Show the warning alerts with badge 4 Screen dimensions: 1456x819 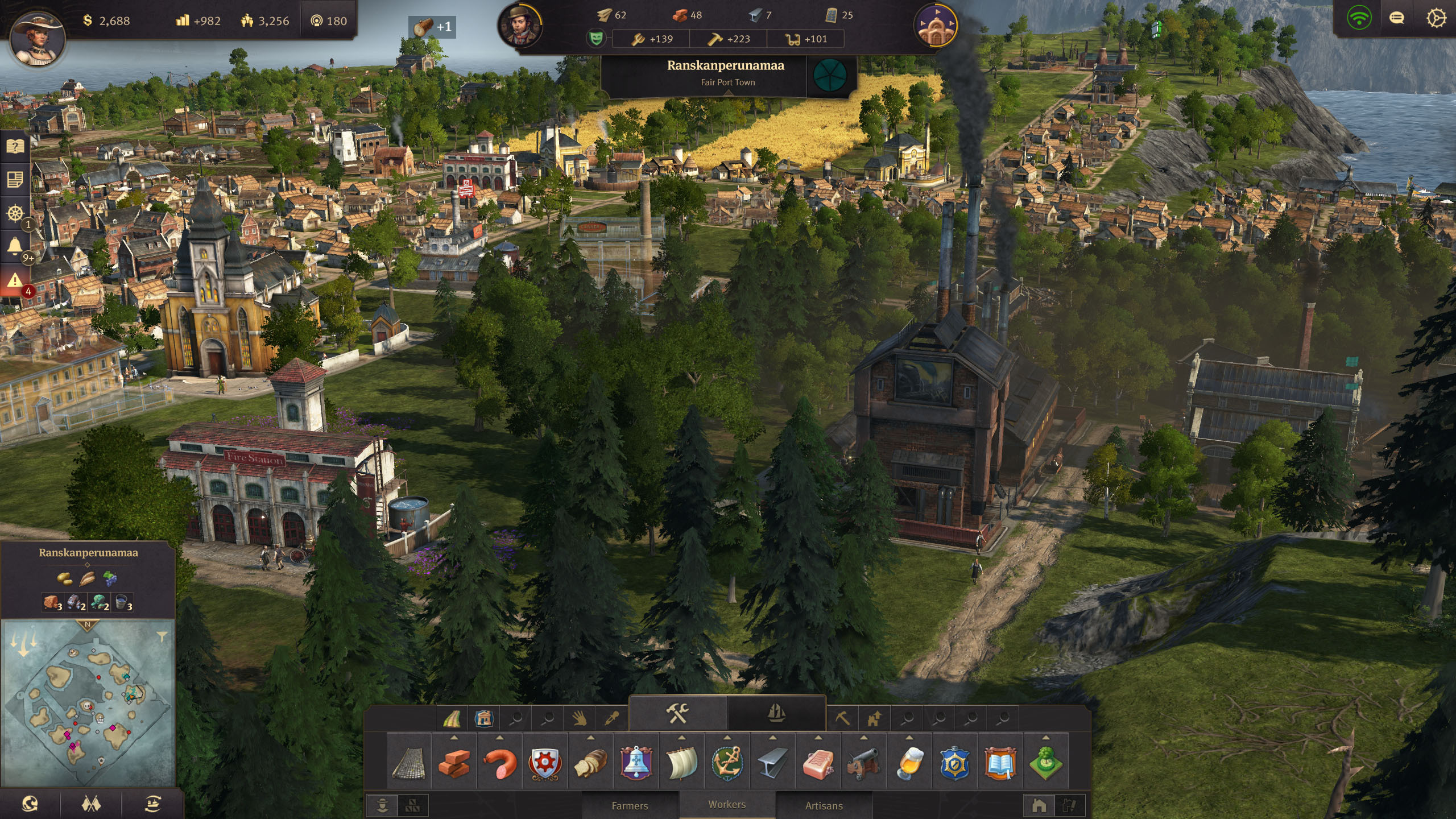click(15, 280)
